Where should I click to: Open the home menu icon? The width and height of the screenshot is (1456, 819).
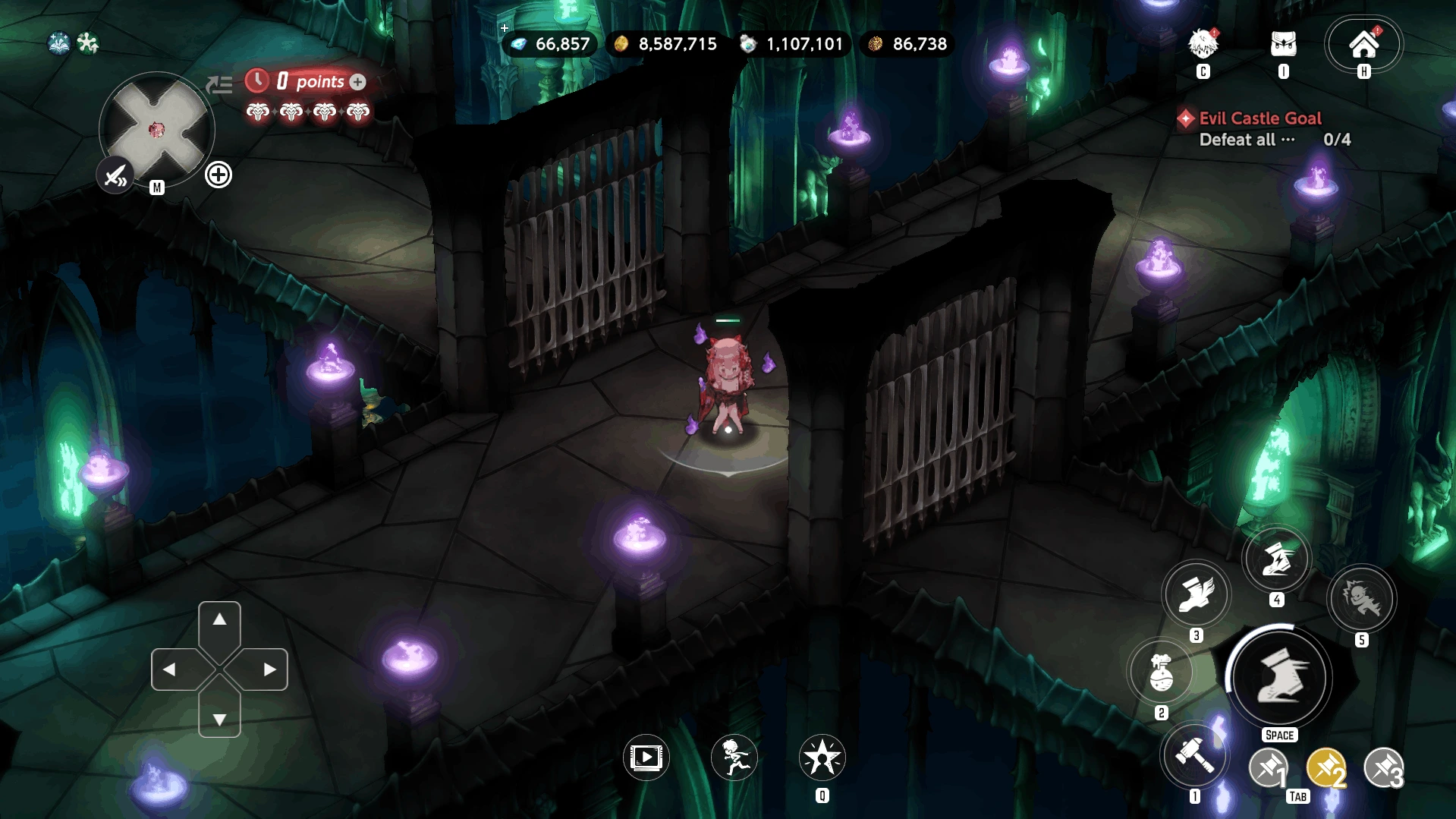click(x=1363, y=44)
